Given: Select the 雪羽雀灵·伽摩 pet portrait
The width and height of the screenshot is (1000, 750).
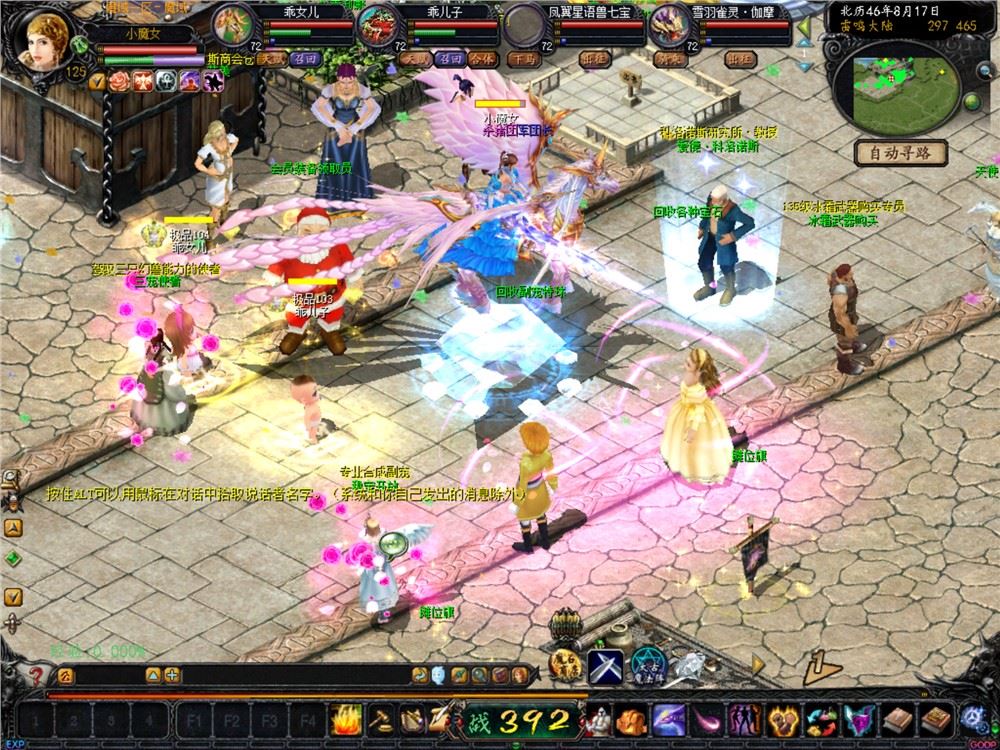Looking at the screenshot, I should point(668,22).
